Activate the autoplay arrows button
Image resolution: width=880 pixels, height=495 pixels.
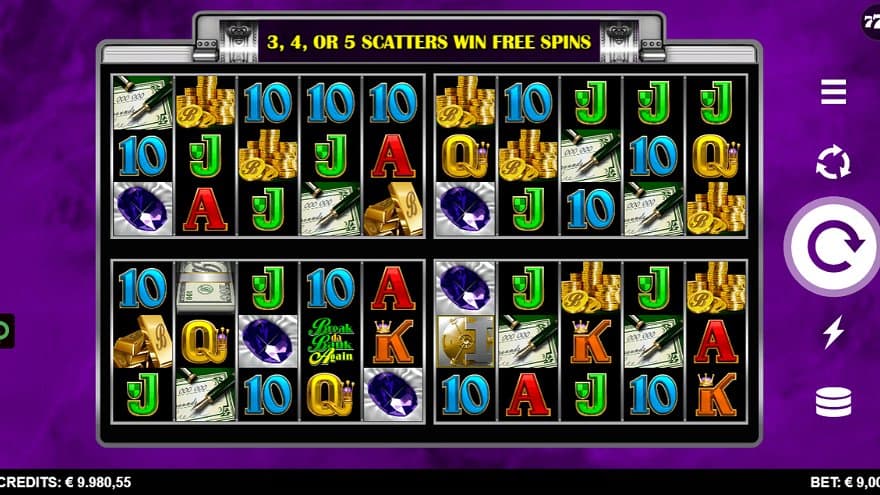pos(833,162)
